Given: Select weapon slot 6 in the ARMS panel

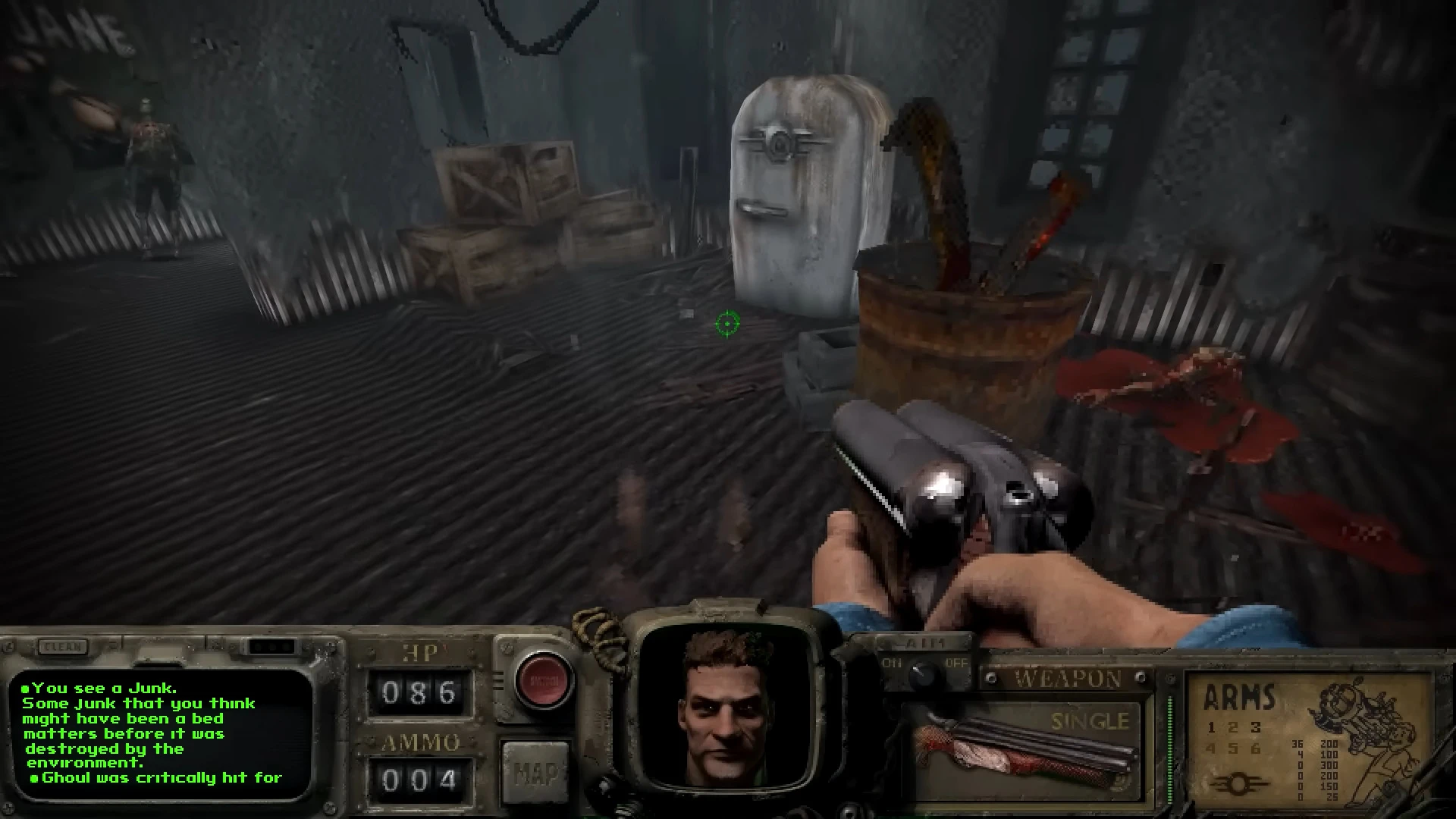Looking at the screenshot, I should (1255, 751).
